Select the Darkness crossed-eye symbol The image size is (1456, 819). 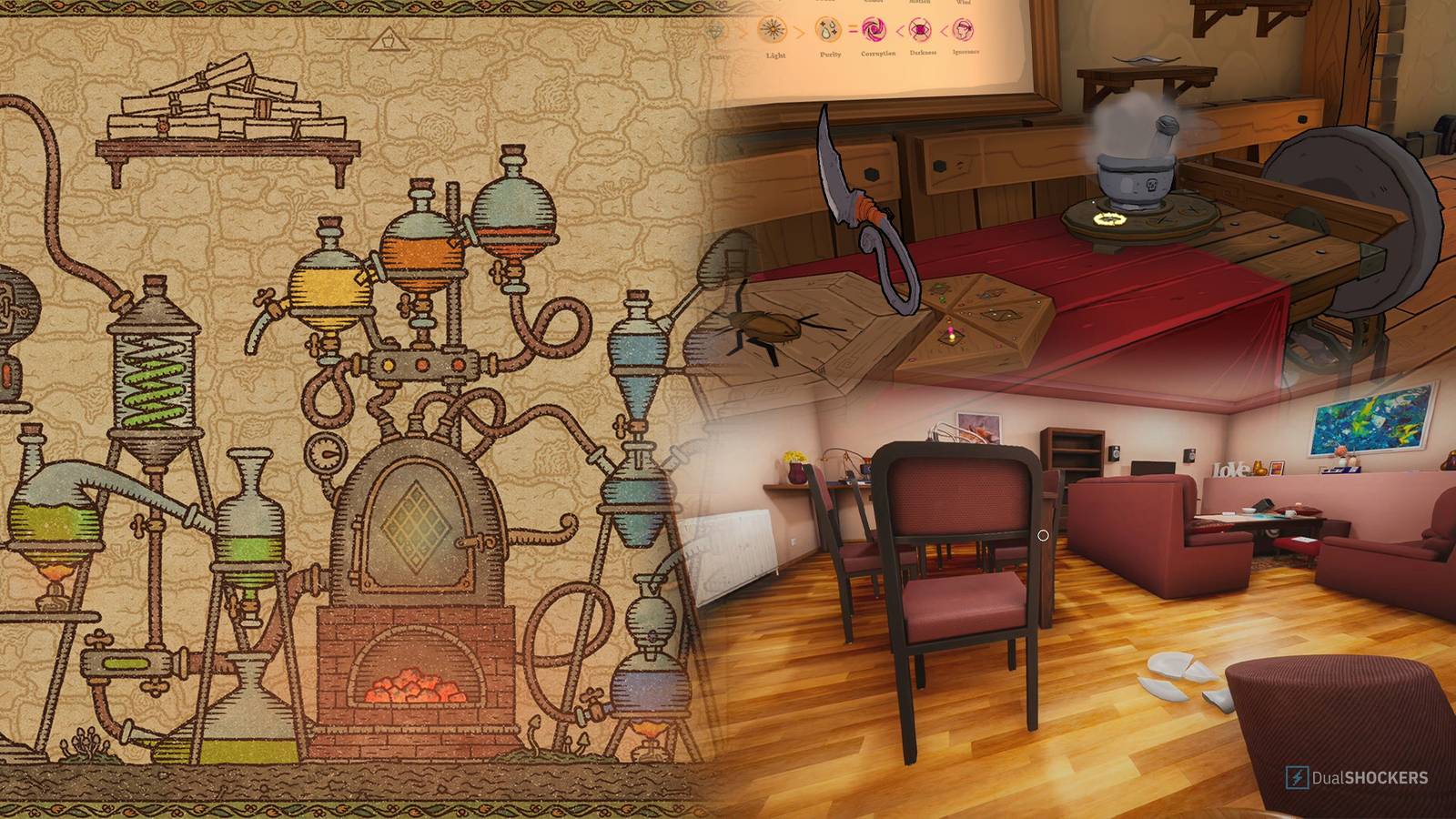pyautogui.click(x=921, y=30)
